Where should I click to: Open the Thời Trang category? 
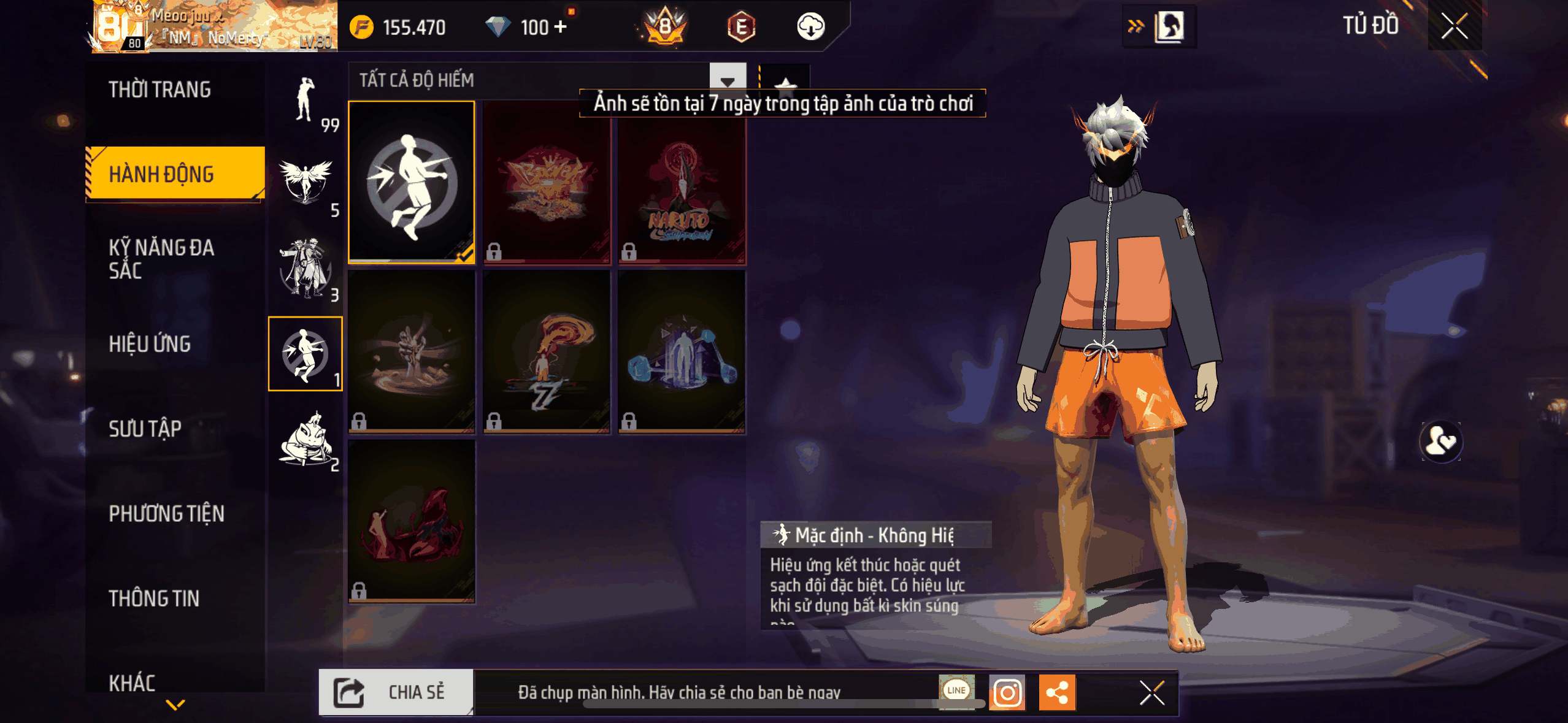pos(159,90)
